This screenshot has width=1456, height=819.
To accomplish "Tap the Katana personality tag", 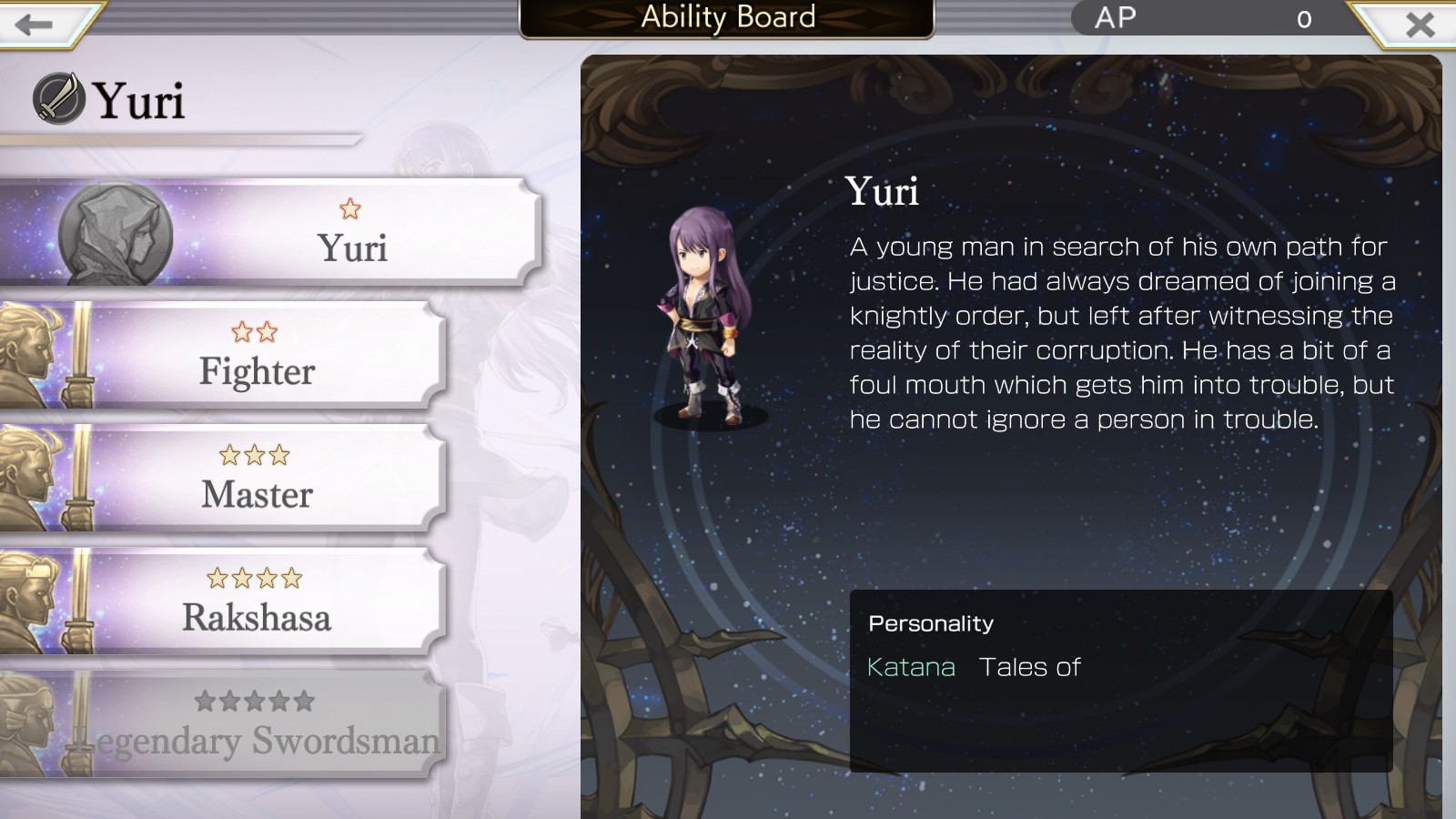I will (x=911, y=667).
